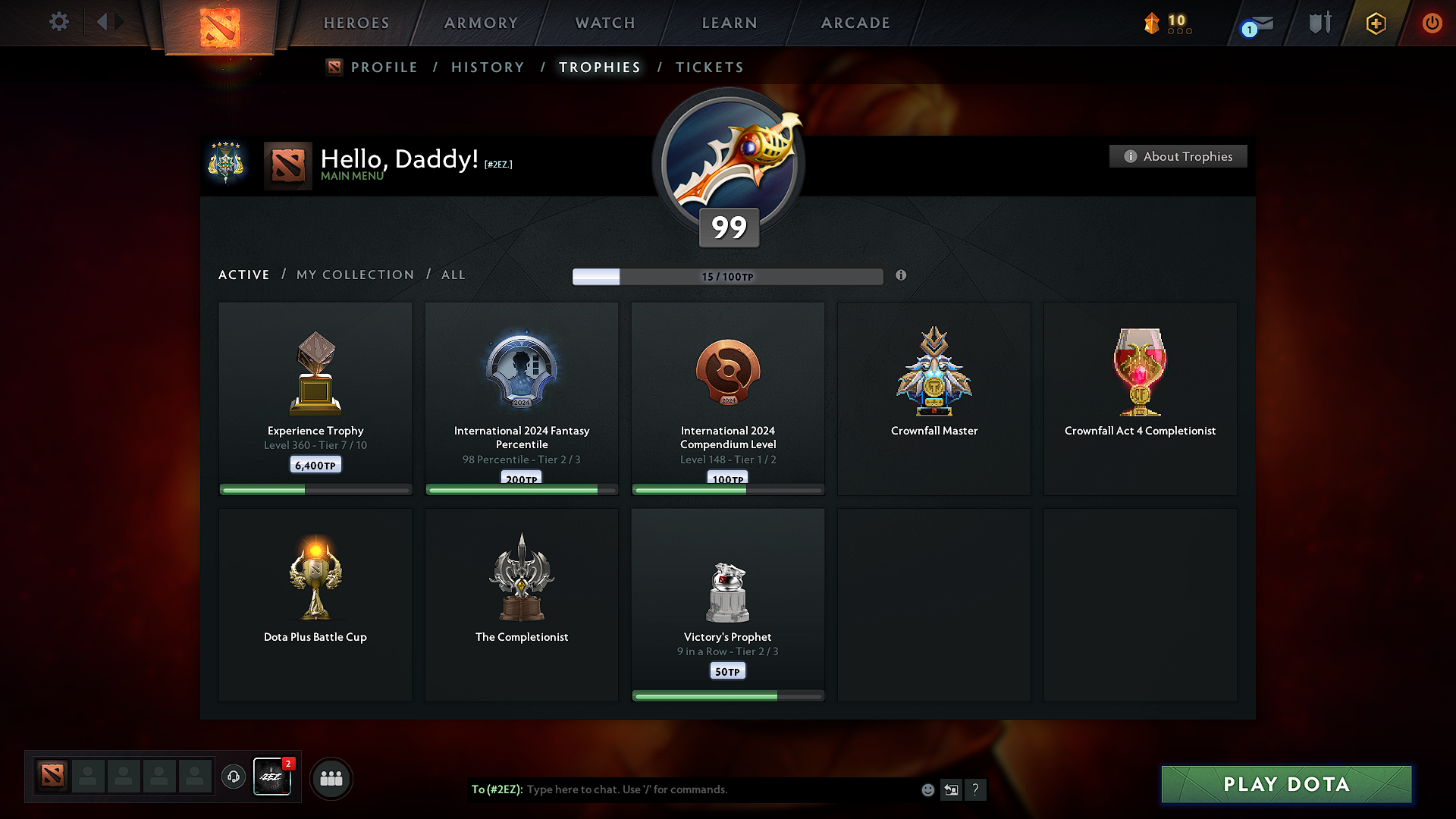Open the friends list via the people icon
Screen dimensions: 1456x819
tap(331, 778)
